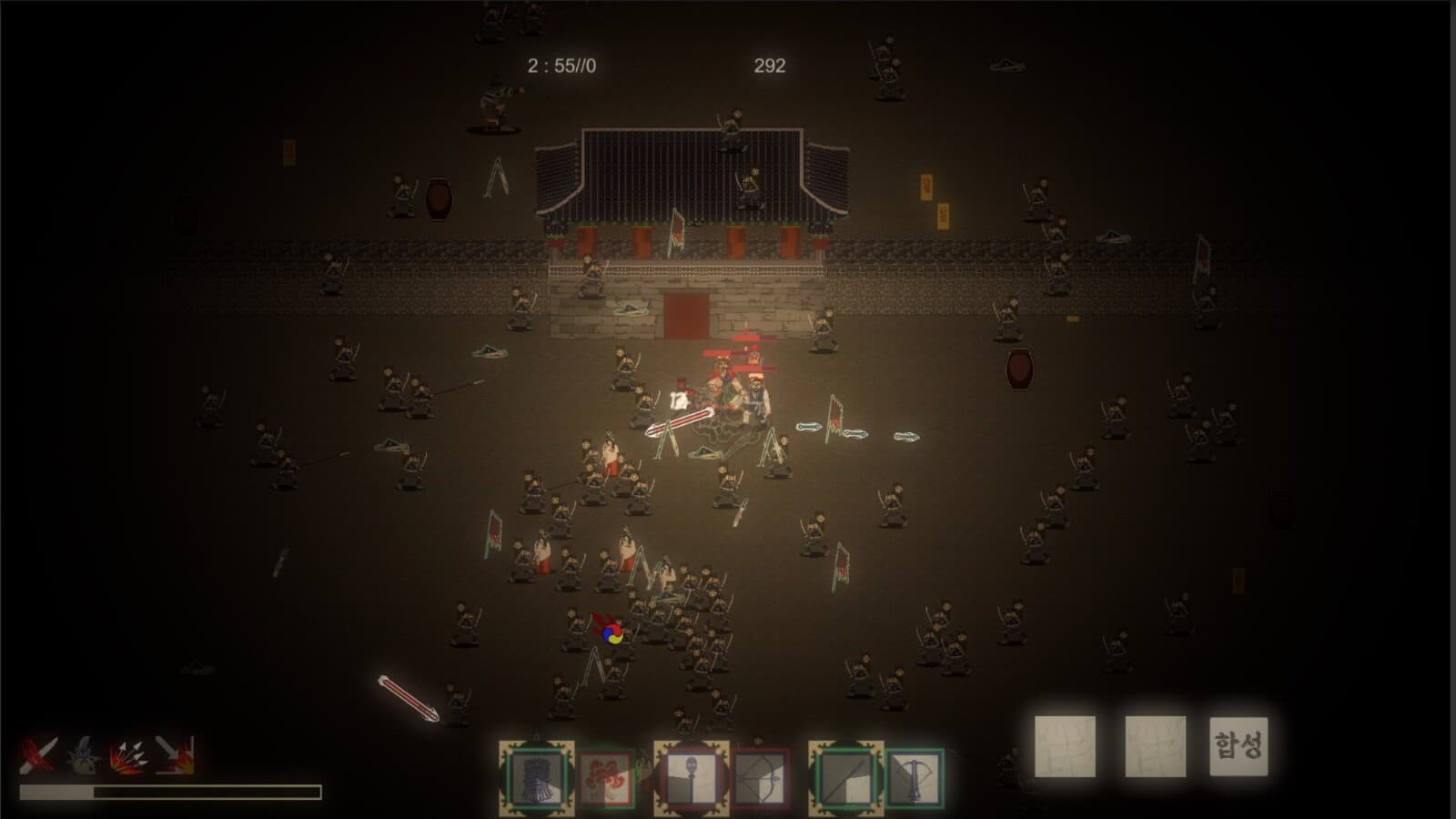Activate the spiked bomb skill icon

pos(84,755)
